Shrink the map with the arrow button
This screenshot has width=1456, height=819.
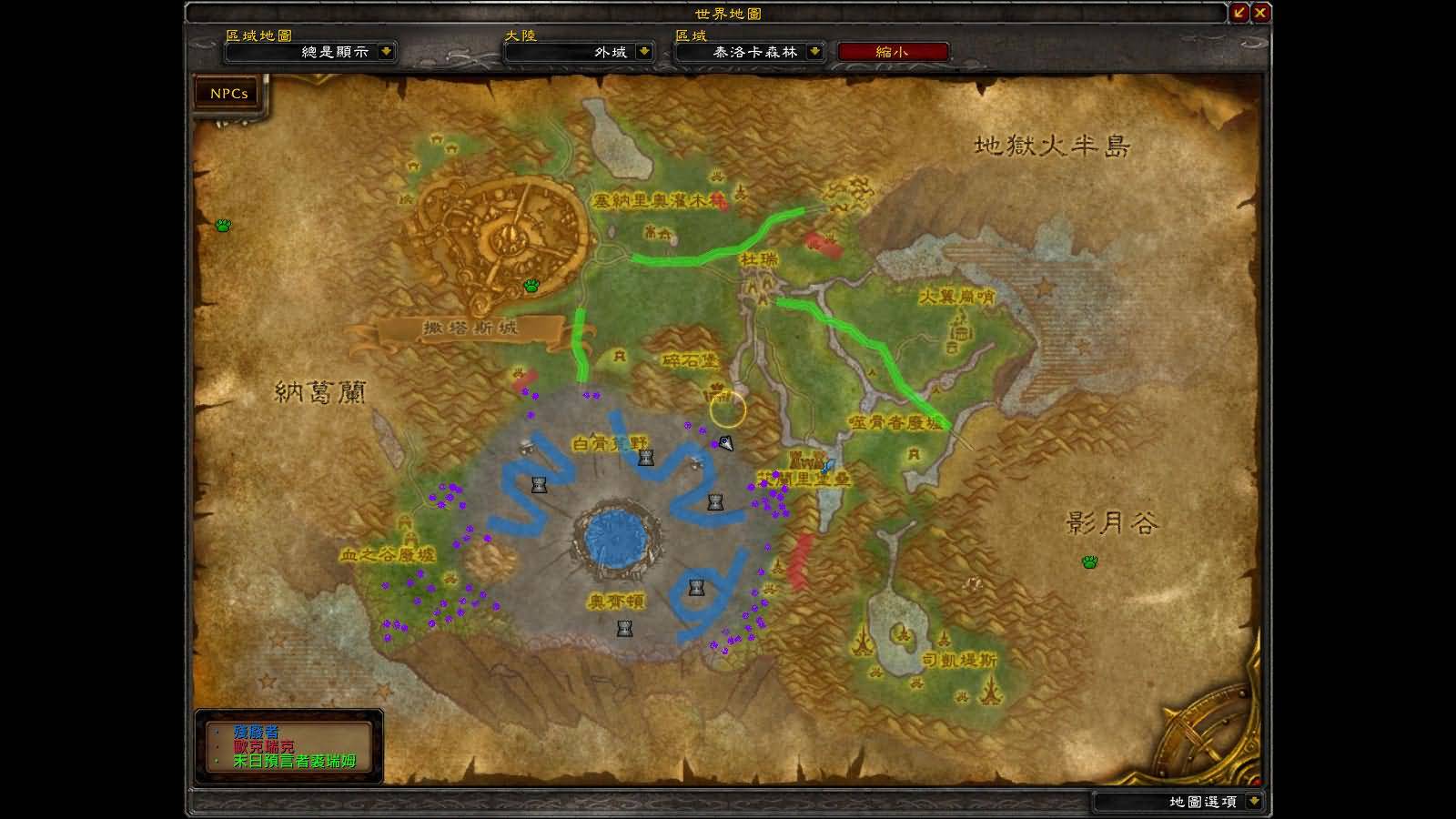[1239, 13]
